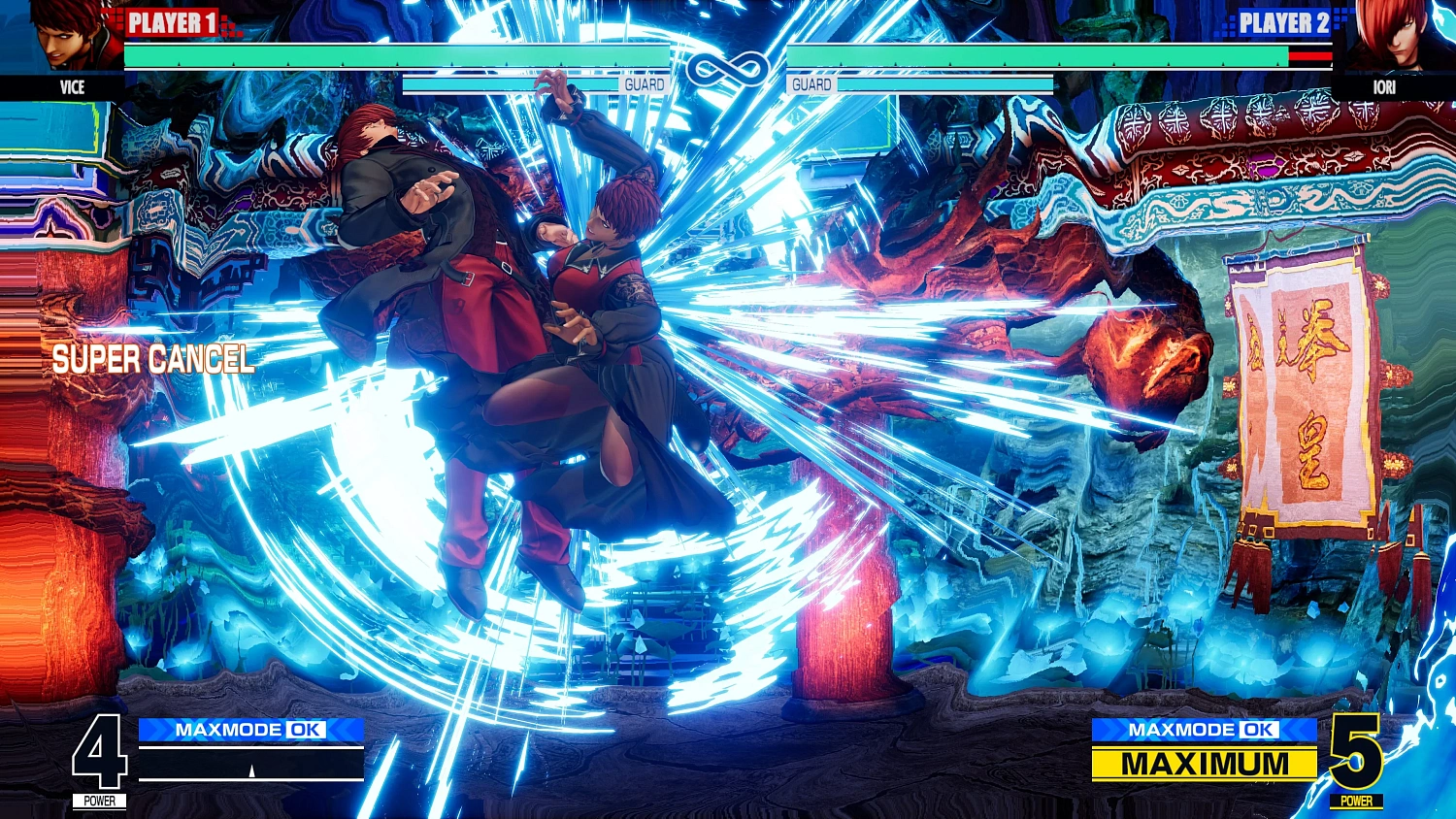The height and width of the screenshot is (819, 1456).
Task: Toggle Player 1's GUARD gauge label
Action: point(646,84)
